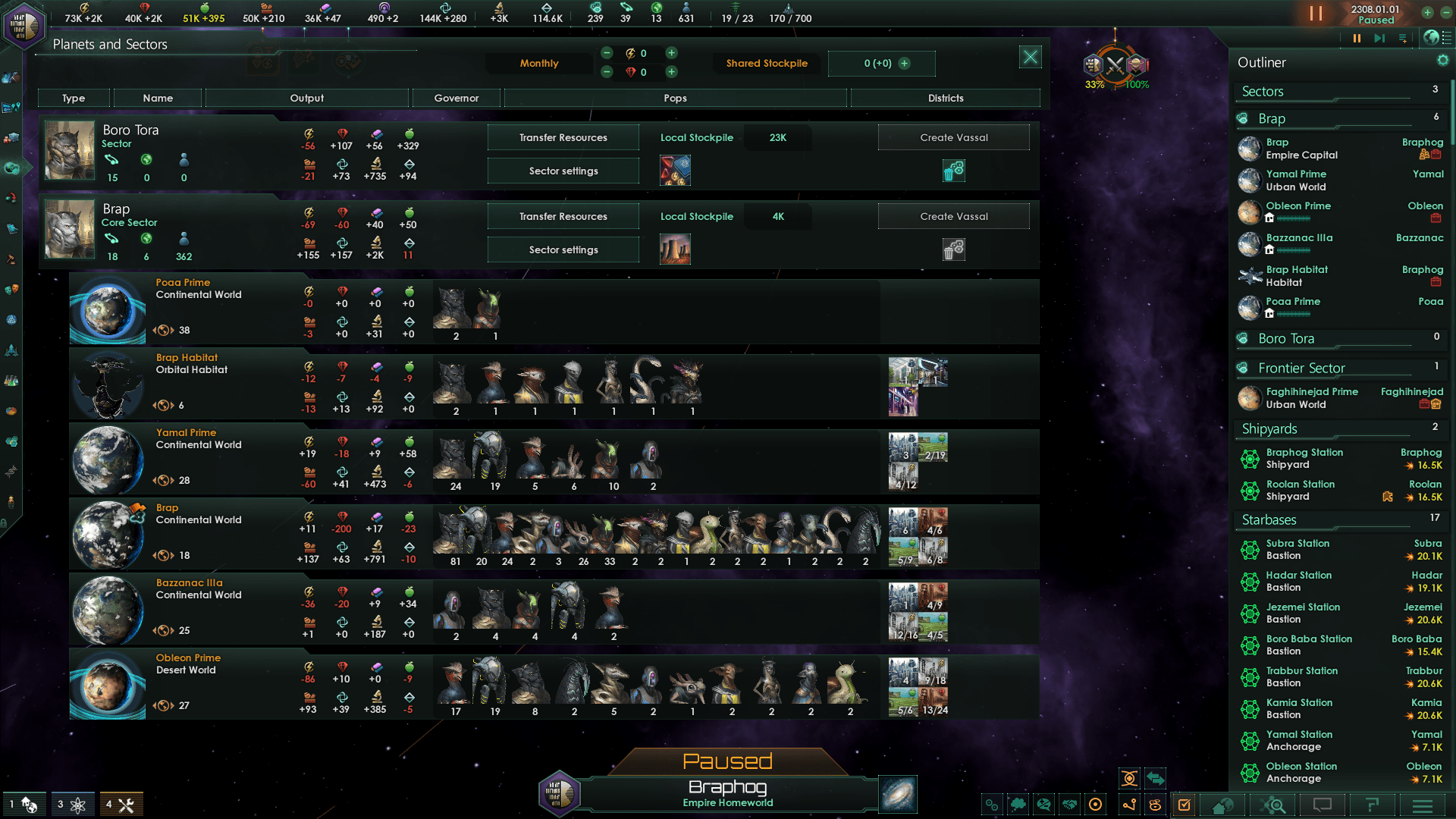Open Brap Habitat orbital habitat entry
The height and width of the screenshot is (819, 1456).
tap(187, 358)
